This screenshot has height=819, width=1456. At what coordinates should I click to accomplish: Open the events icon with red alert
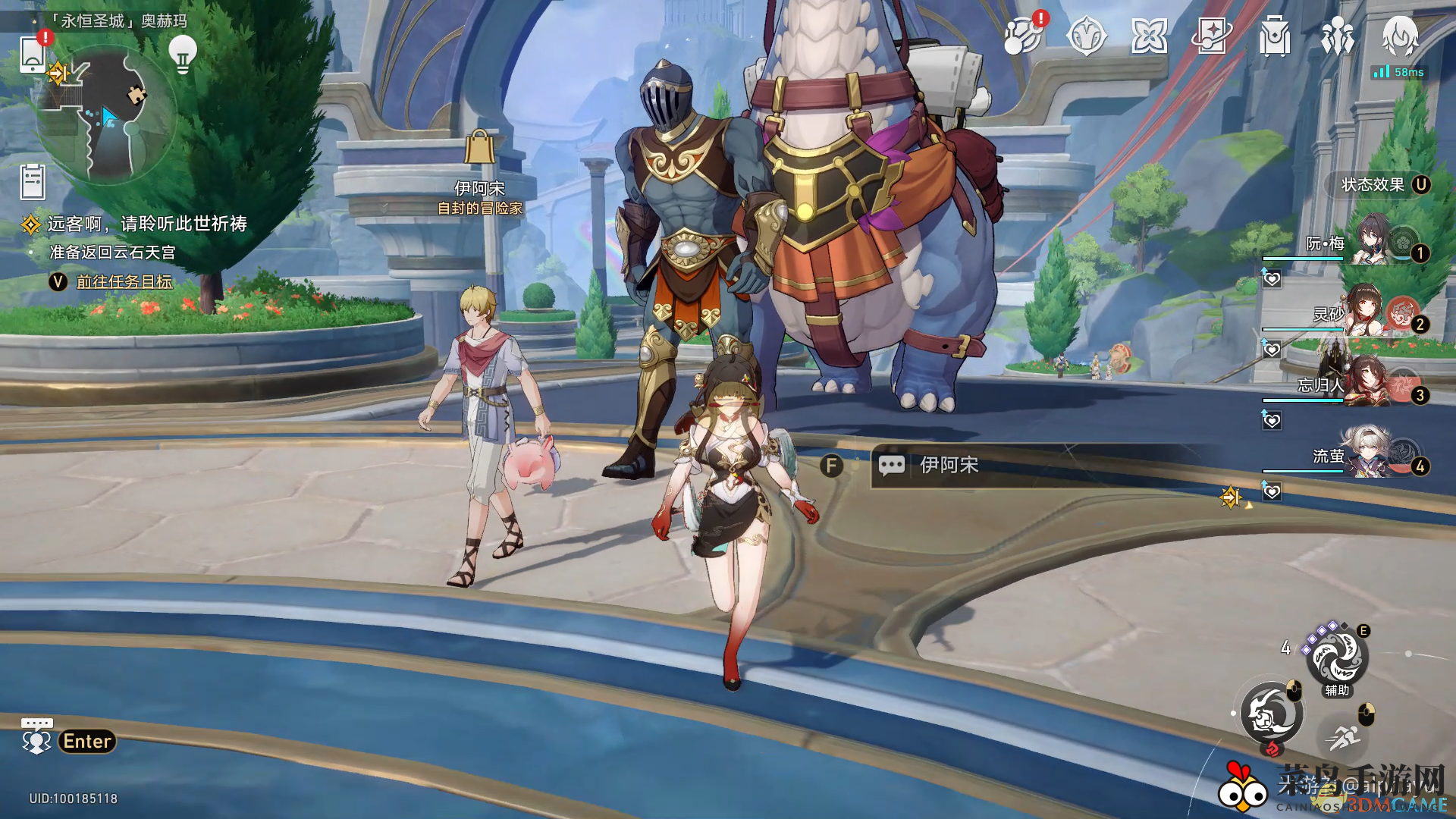click(x=1023, y=36)
